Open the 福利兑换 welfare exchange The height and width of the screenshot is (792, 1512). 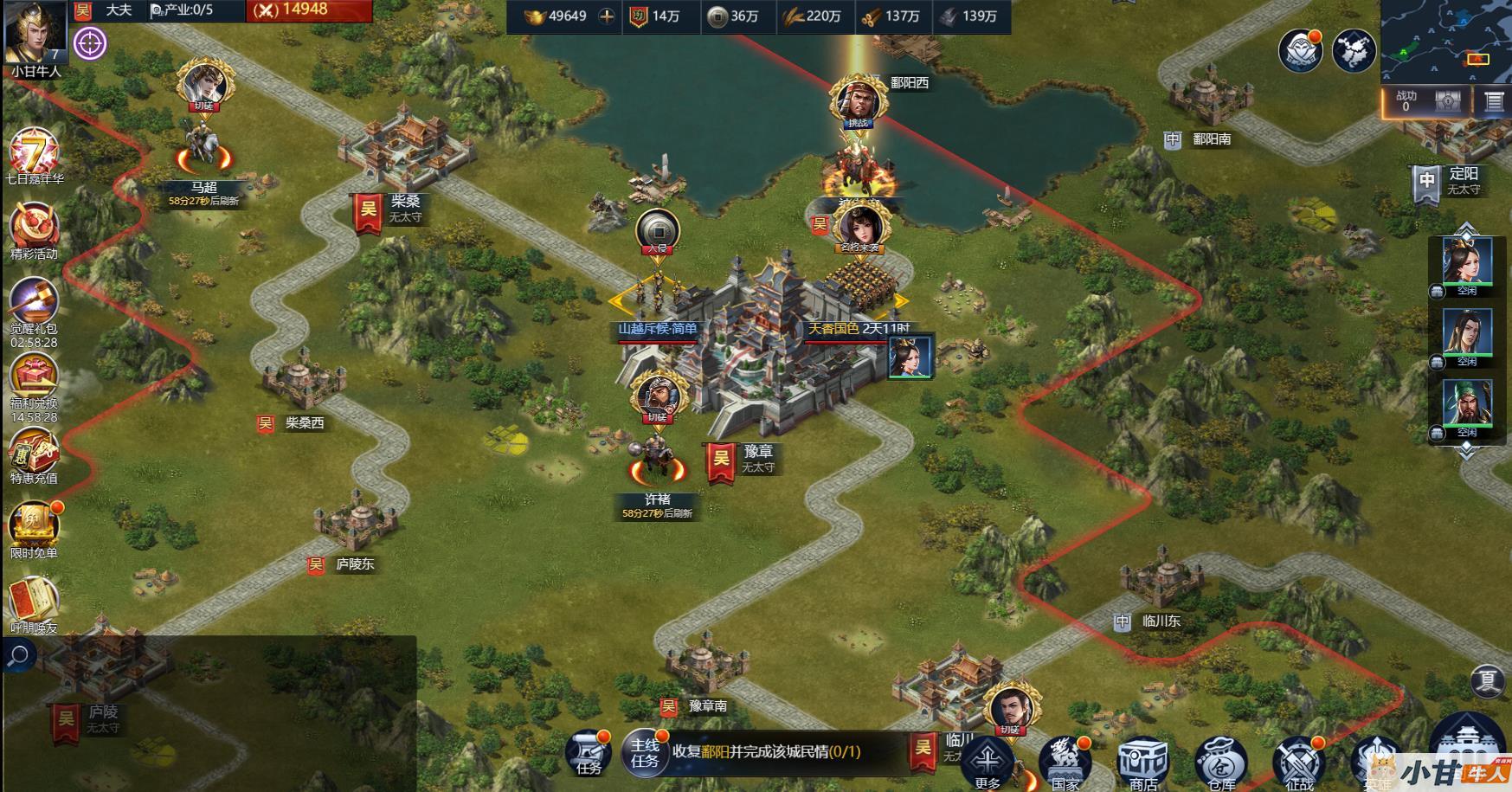[34, 377]
